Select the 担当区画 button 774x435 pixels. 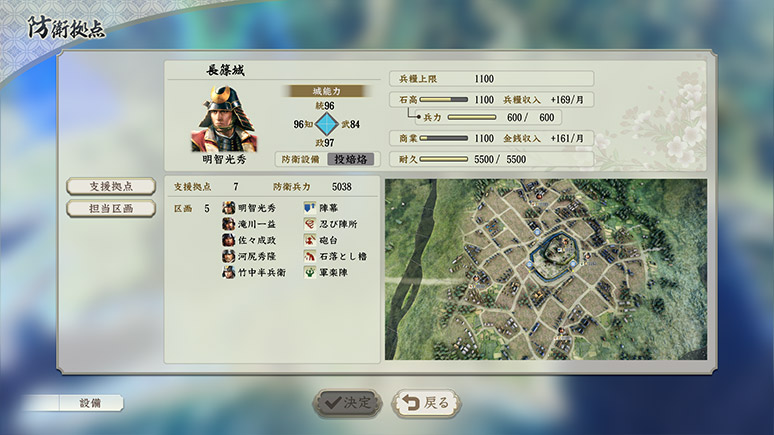click(x=110, y=208)
